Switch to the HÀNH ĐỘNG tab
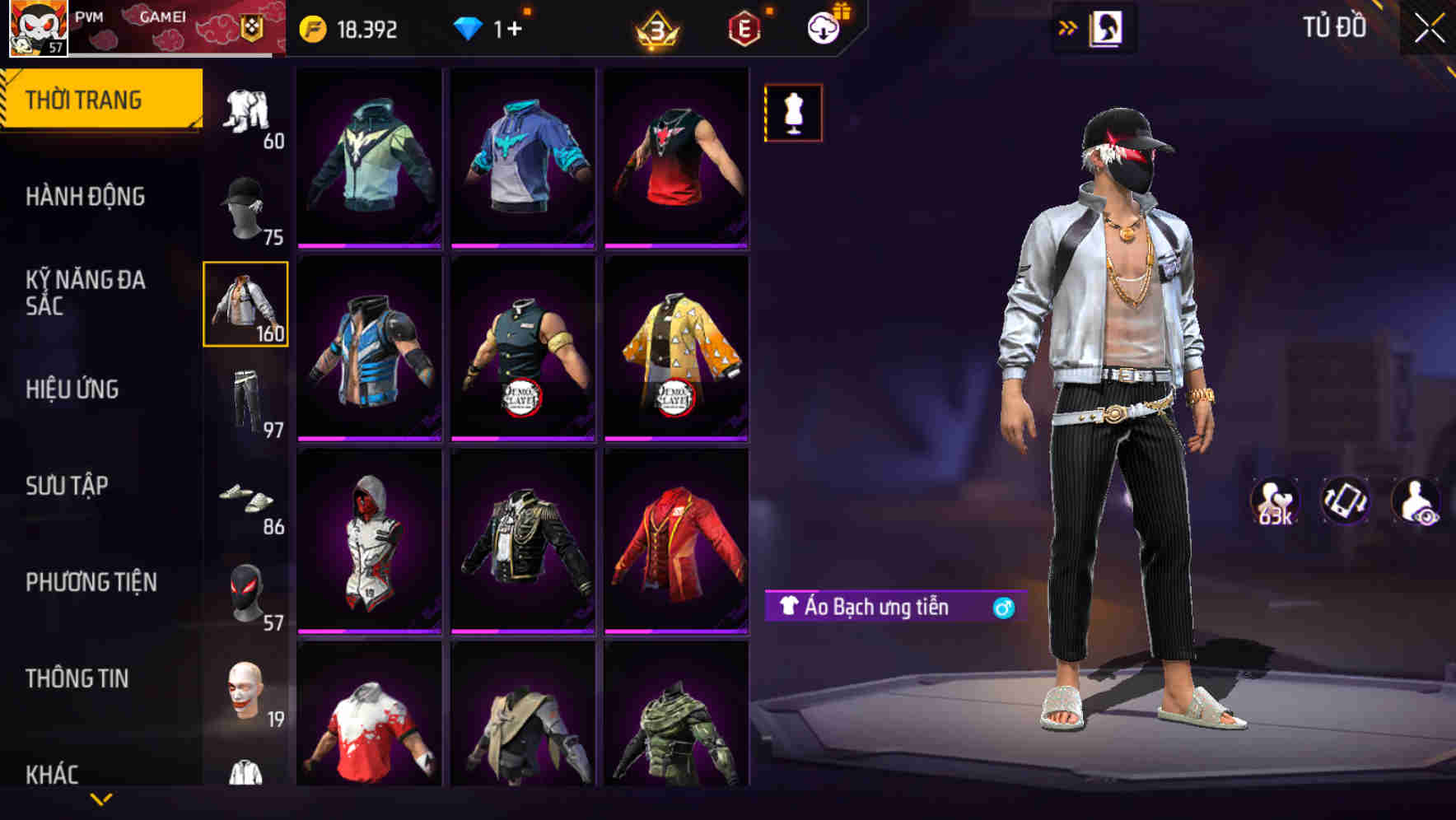 click(86, 198)
